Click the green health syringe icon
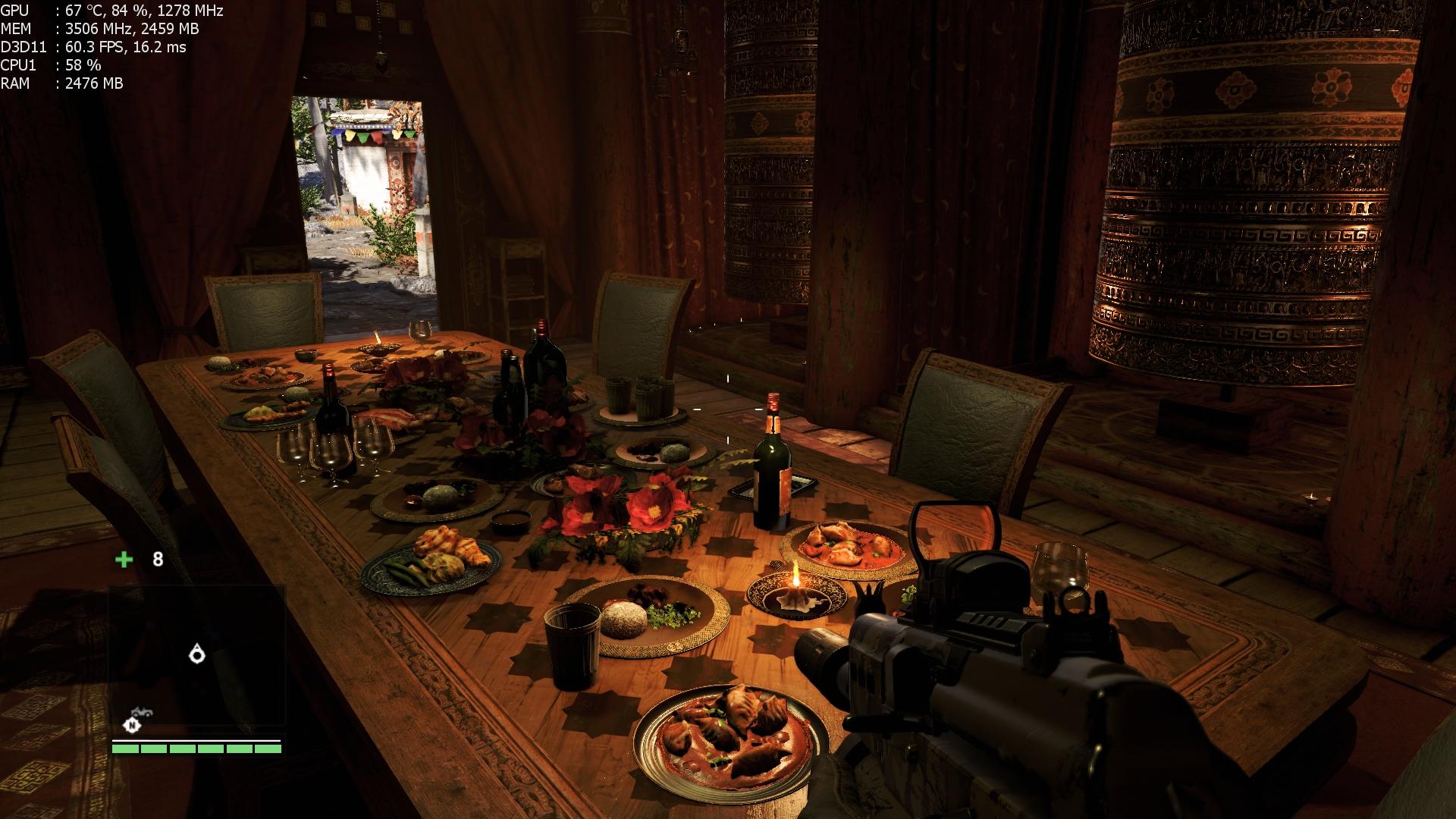The height and width of the screenshot is (819, 1456). point(124,560)
